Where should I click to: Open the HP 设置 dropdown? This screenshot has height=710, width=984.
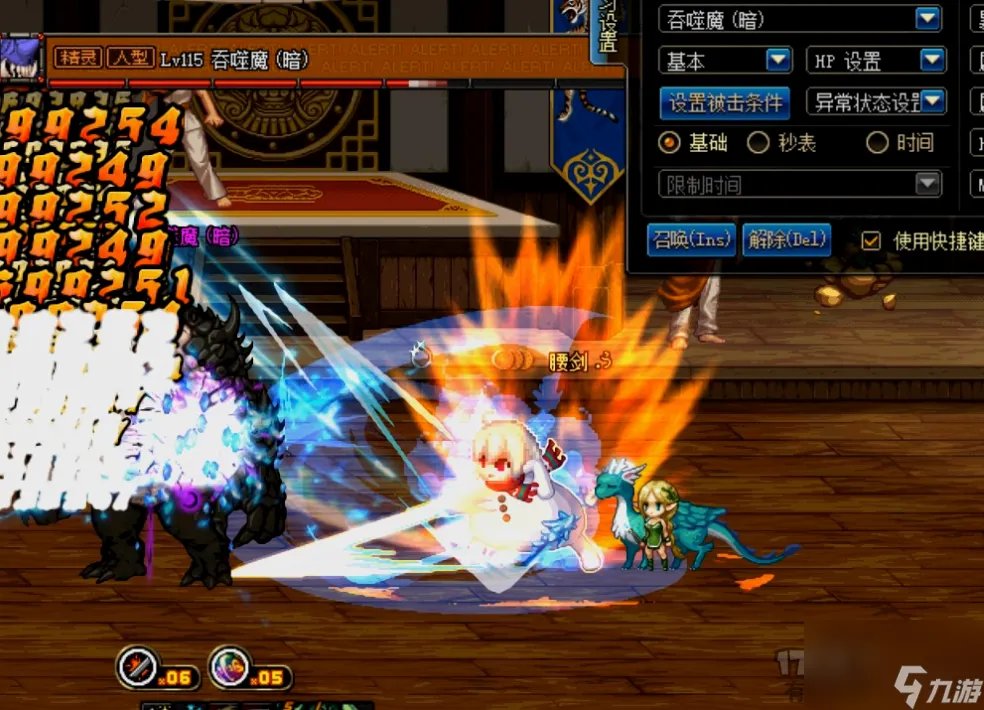tap(932, 61)
